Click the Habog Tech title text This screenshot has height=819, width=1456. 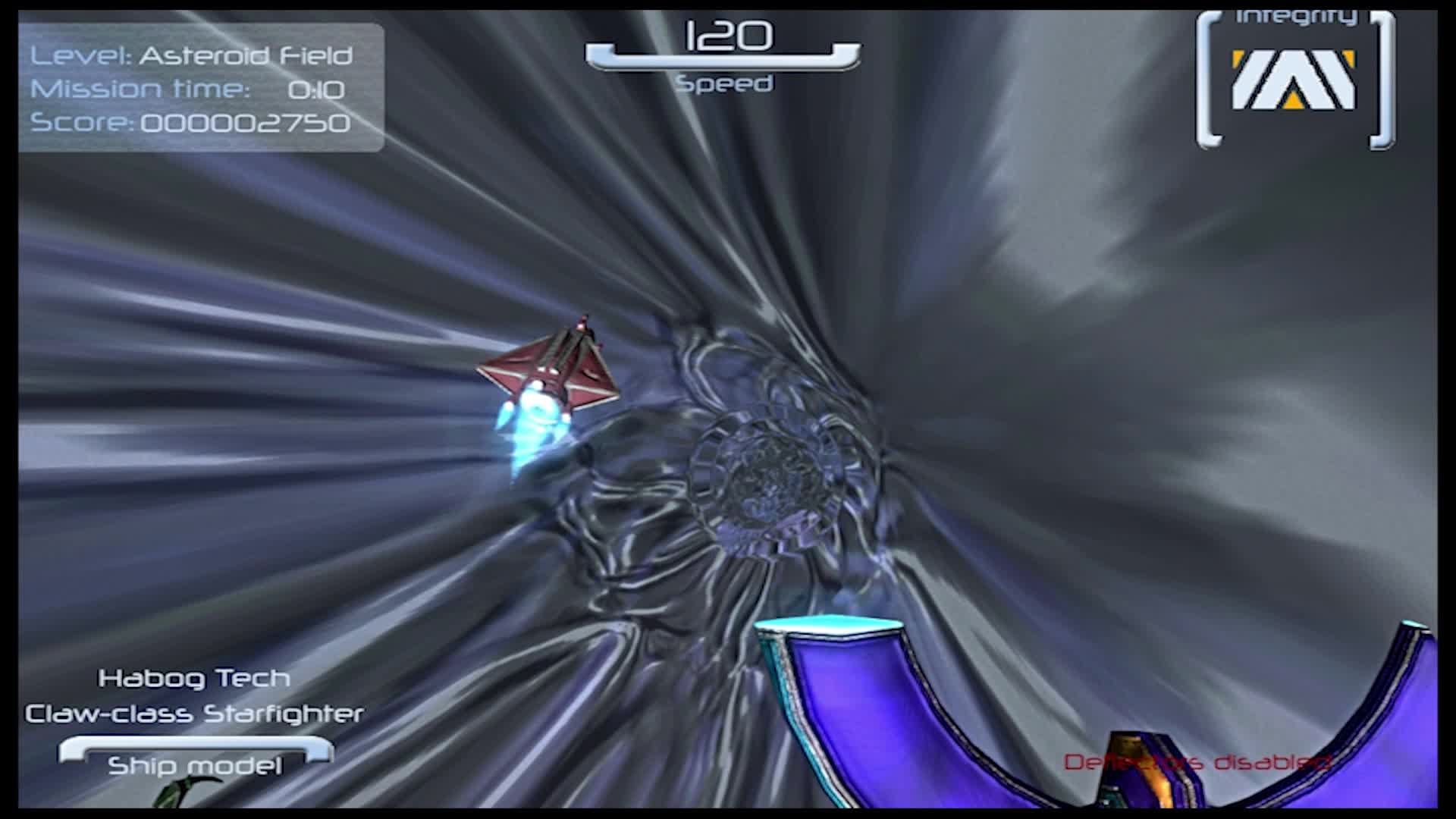[194, 677]
